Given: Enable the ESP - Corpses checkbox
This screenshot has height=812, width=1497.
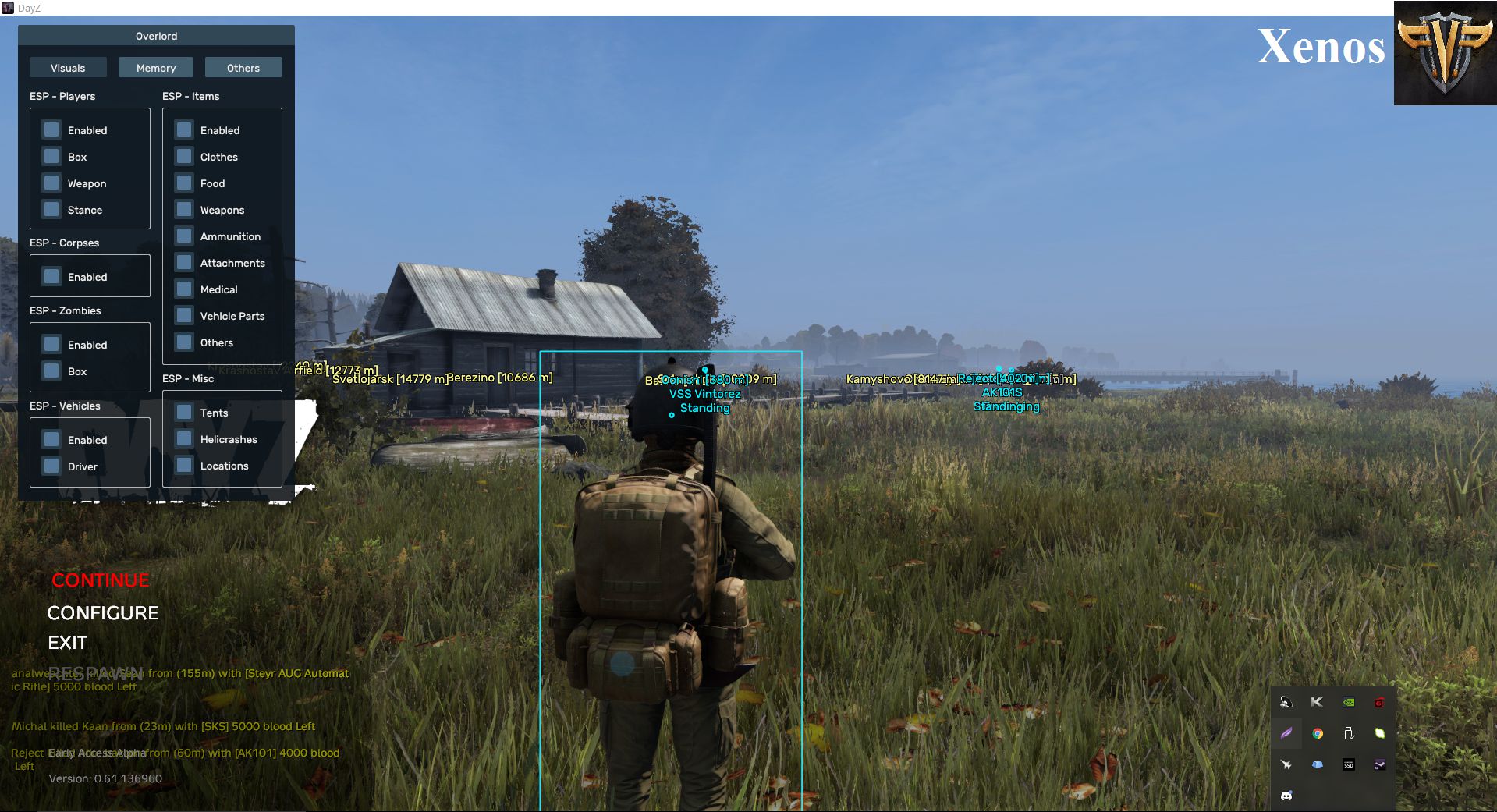Looking at the screenshot, I should tap(51, 276).
